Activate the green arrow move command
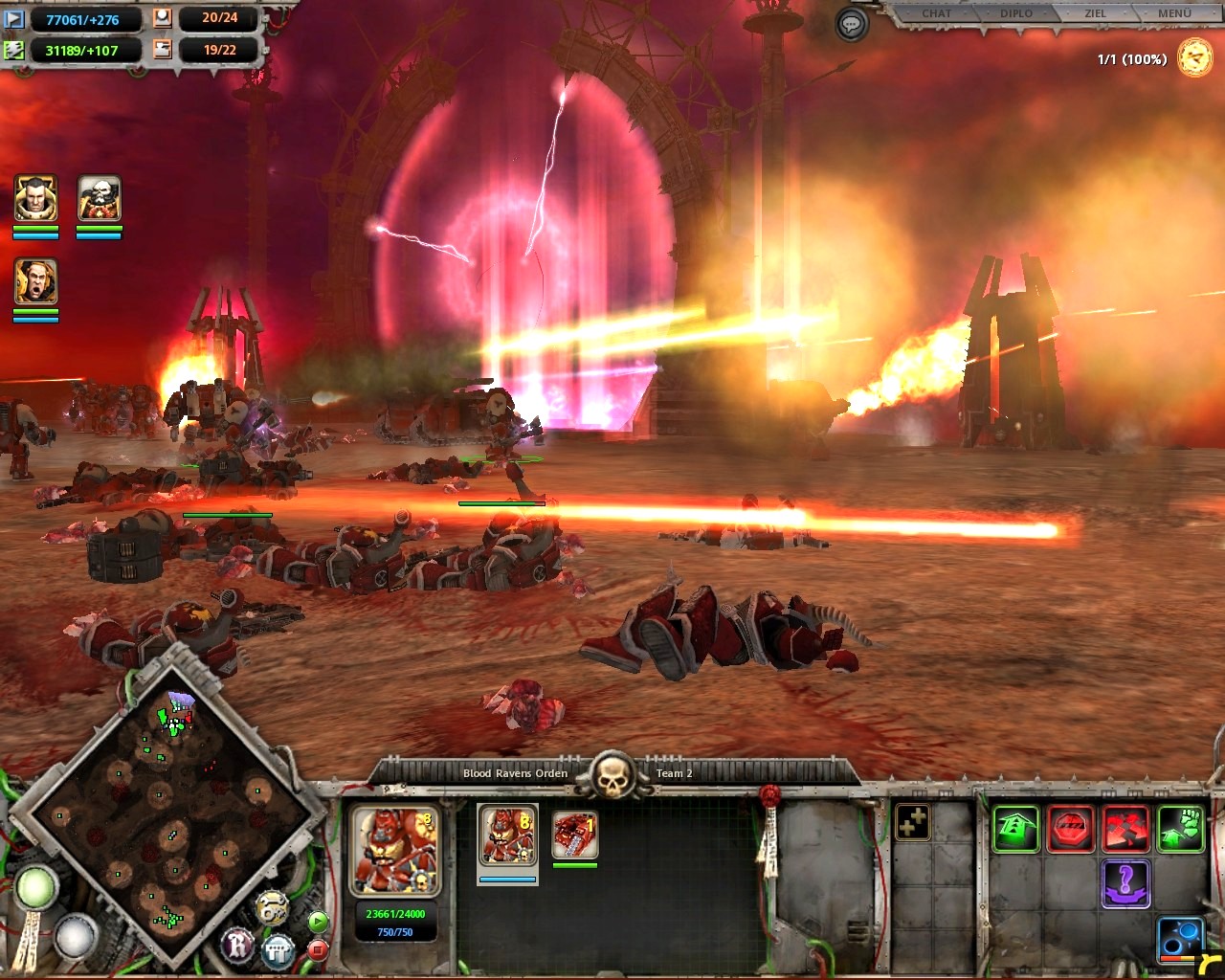 1015,829
